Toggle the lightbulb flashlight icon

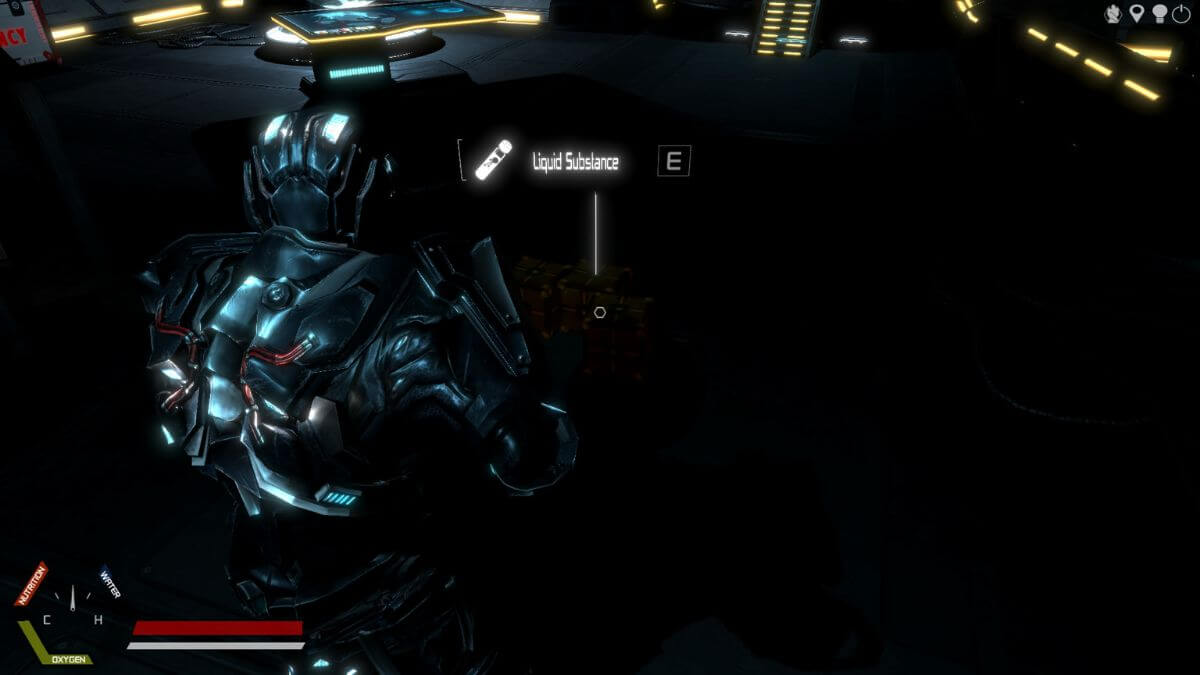click(x=1160, y=13)
